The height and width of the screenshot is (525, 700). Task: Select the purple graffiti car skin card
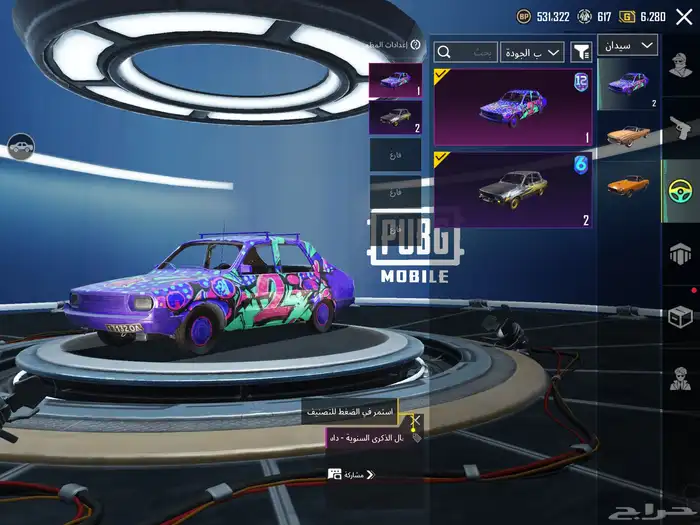pyautogui.click(x=512, y=107)
